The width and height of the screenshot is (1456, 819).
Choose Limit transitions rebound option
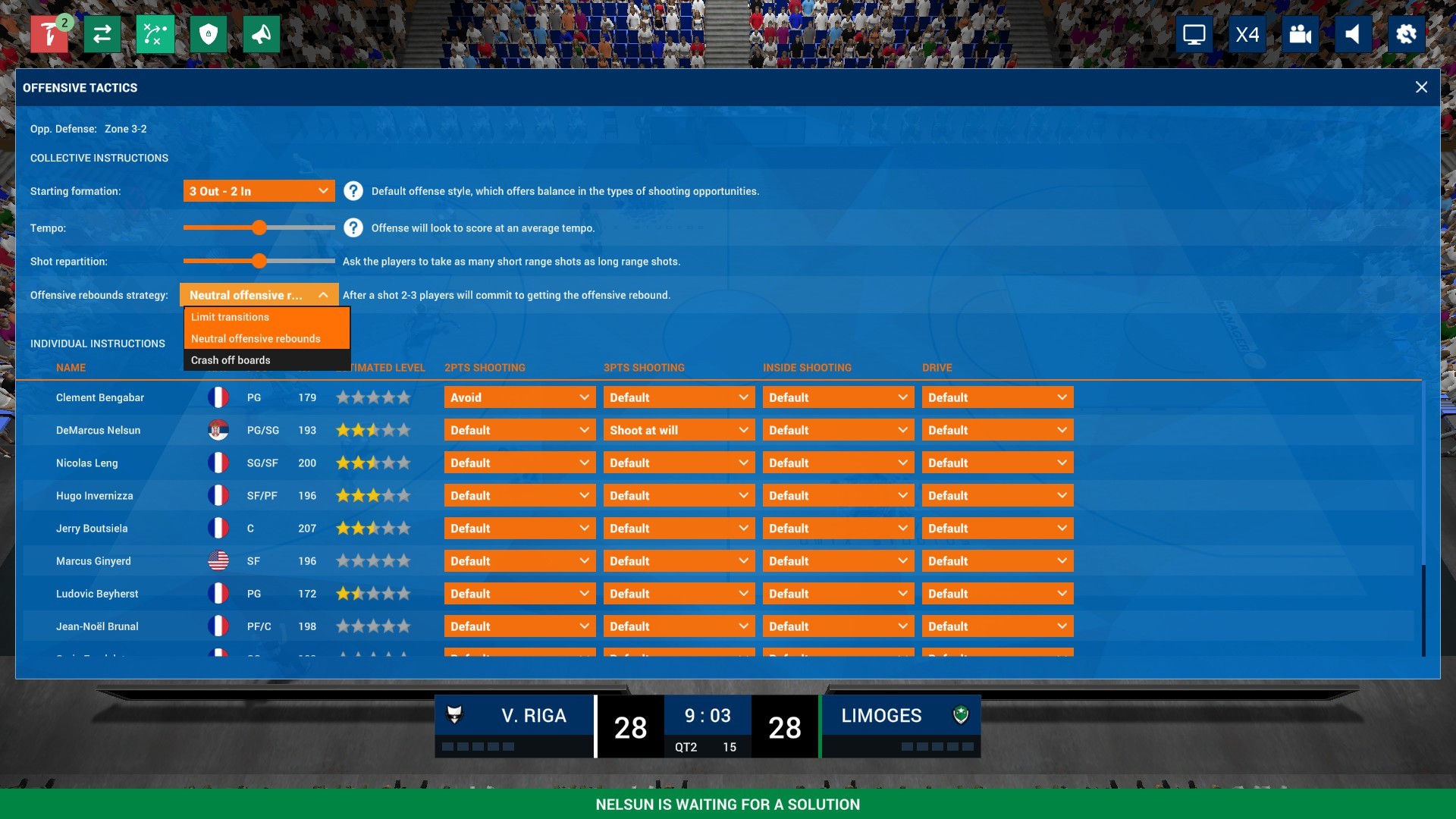point(266,317)
